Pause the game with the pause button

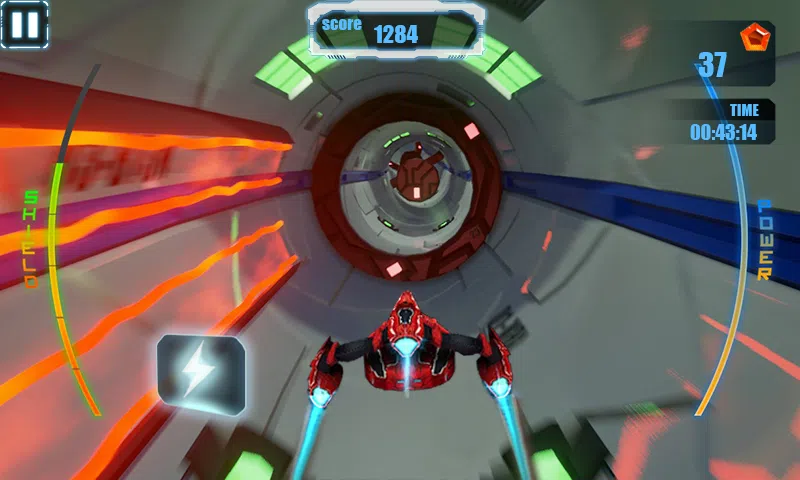[24, 24]
